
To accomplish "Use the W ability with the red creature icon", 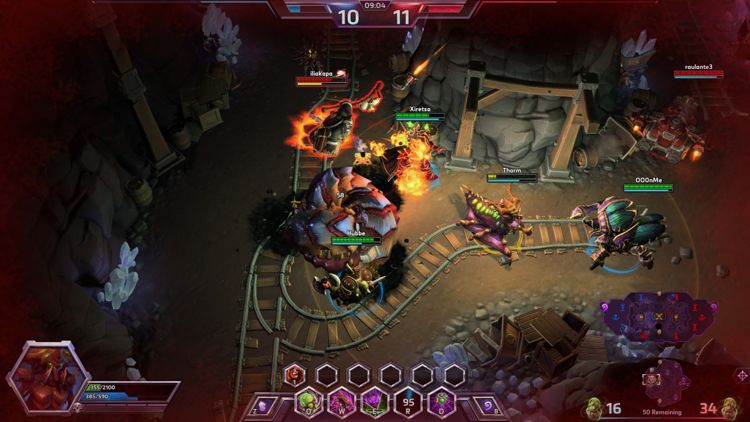I will [x=341, y=404].
